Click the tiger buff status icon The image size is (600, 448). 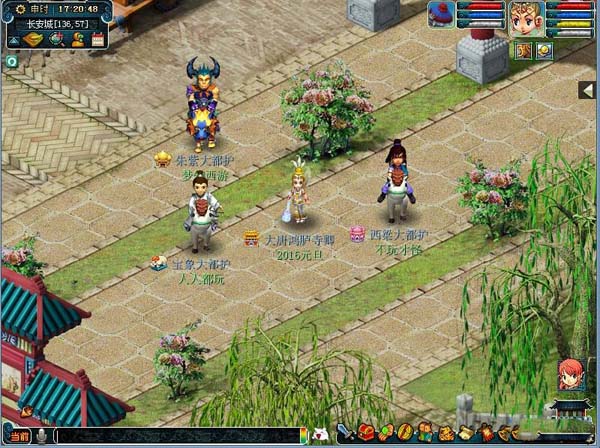coord(524,50)
